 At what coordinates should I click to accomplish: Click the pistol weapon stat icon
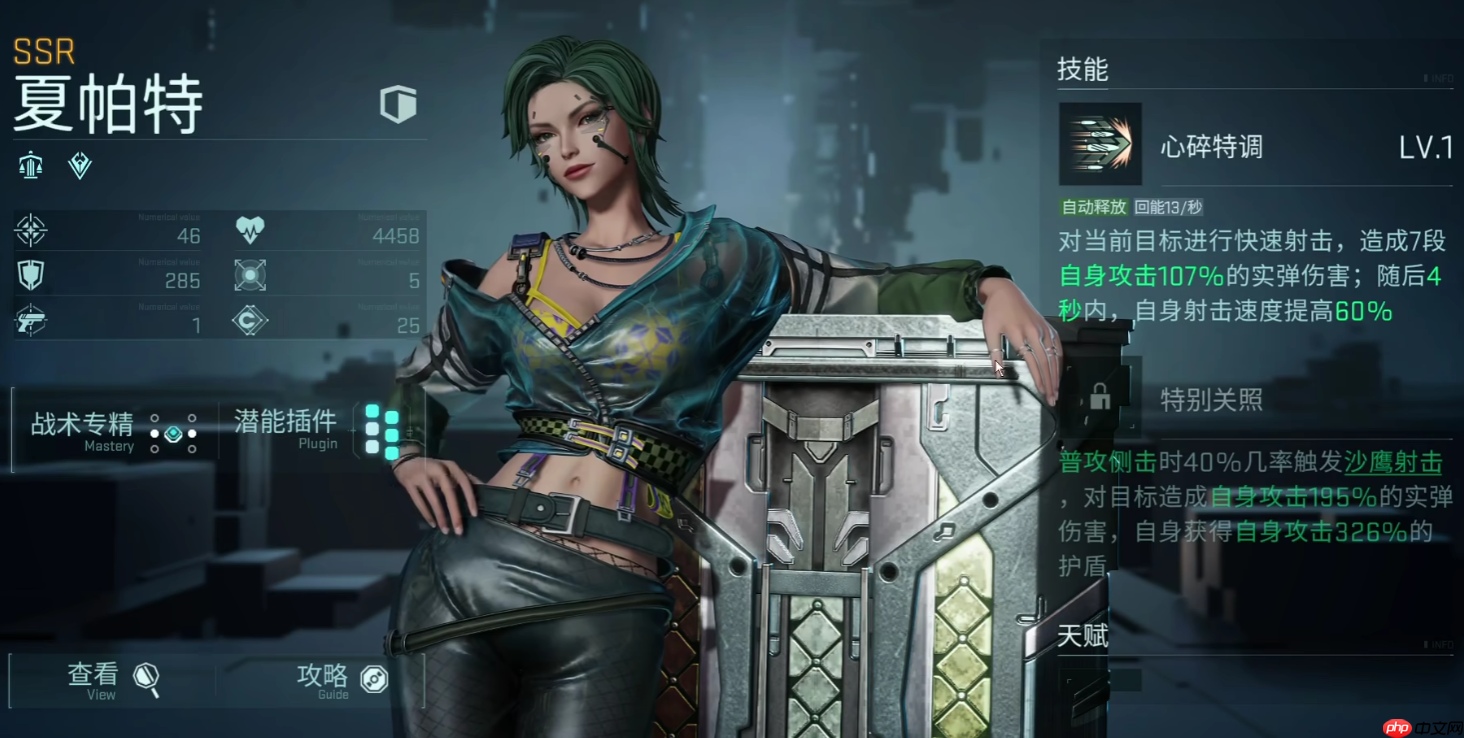(x=31, y=320)
